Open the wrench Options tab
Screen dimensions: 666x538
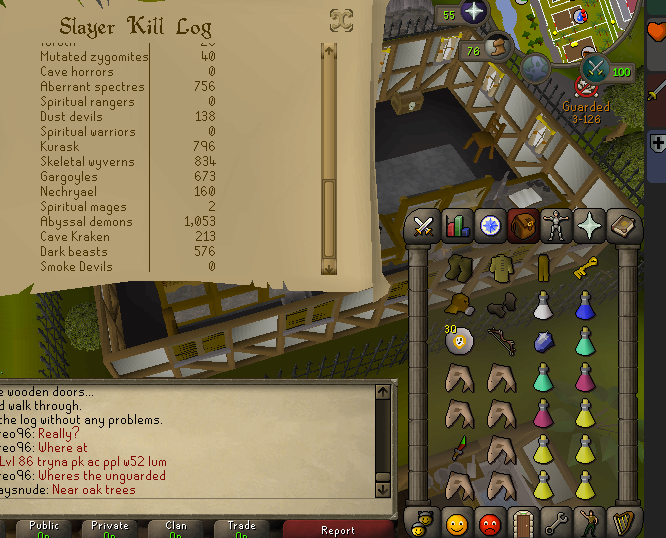tap(555, 522)
